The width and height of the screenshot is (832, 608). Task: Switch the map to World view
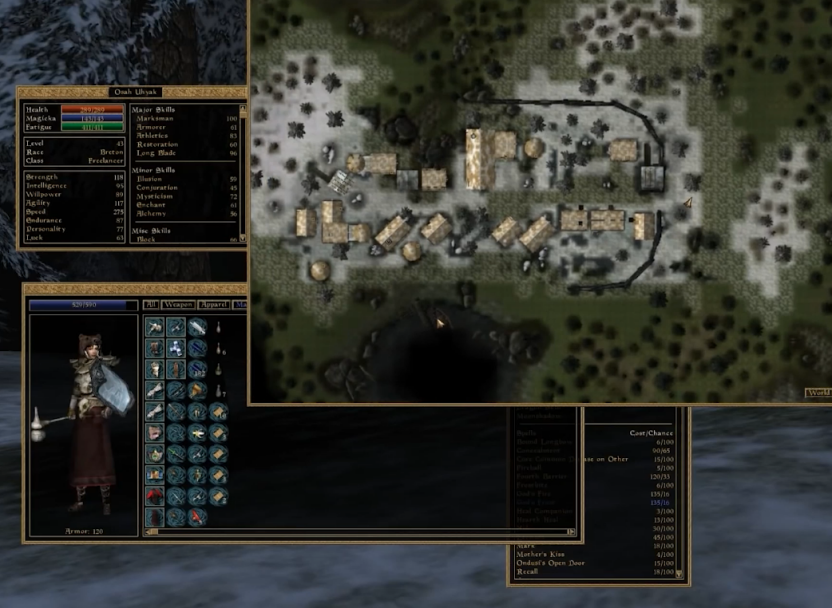[x=819, y=393]
